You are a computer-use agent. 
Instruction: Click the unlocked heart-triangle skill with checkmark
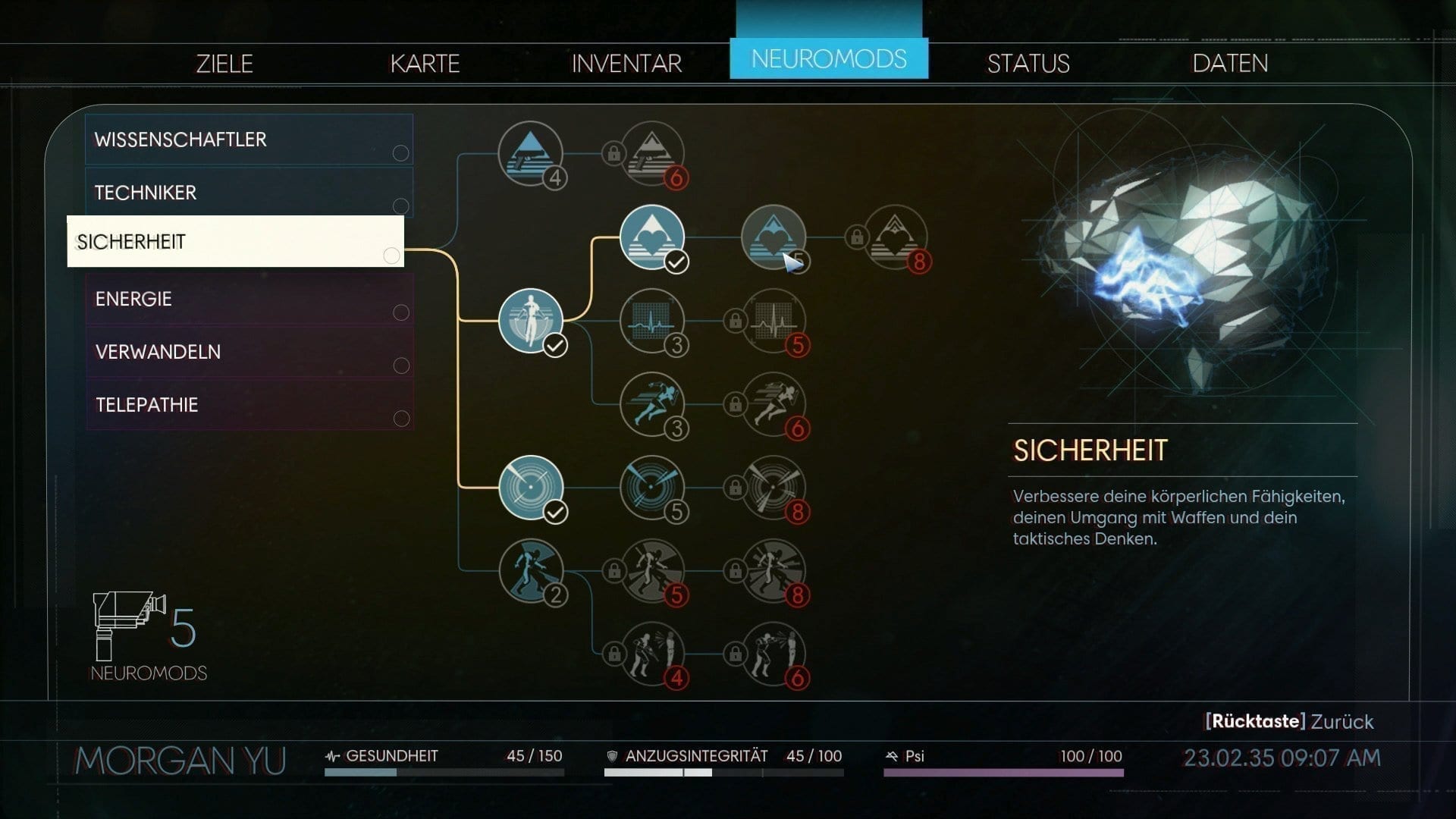coord(651,237)
